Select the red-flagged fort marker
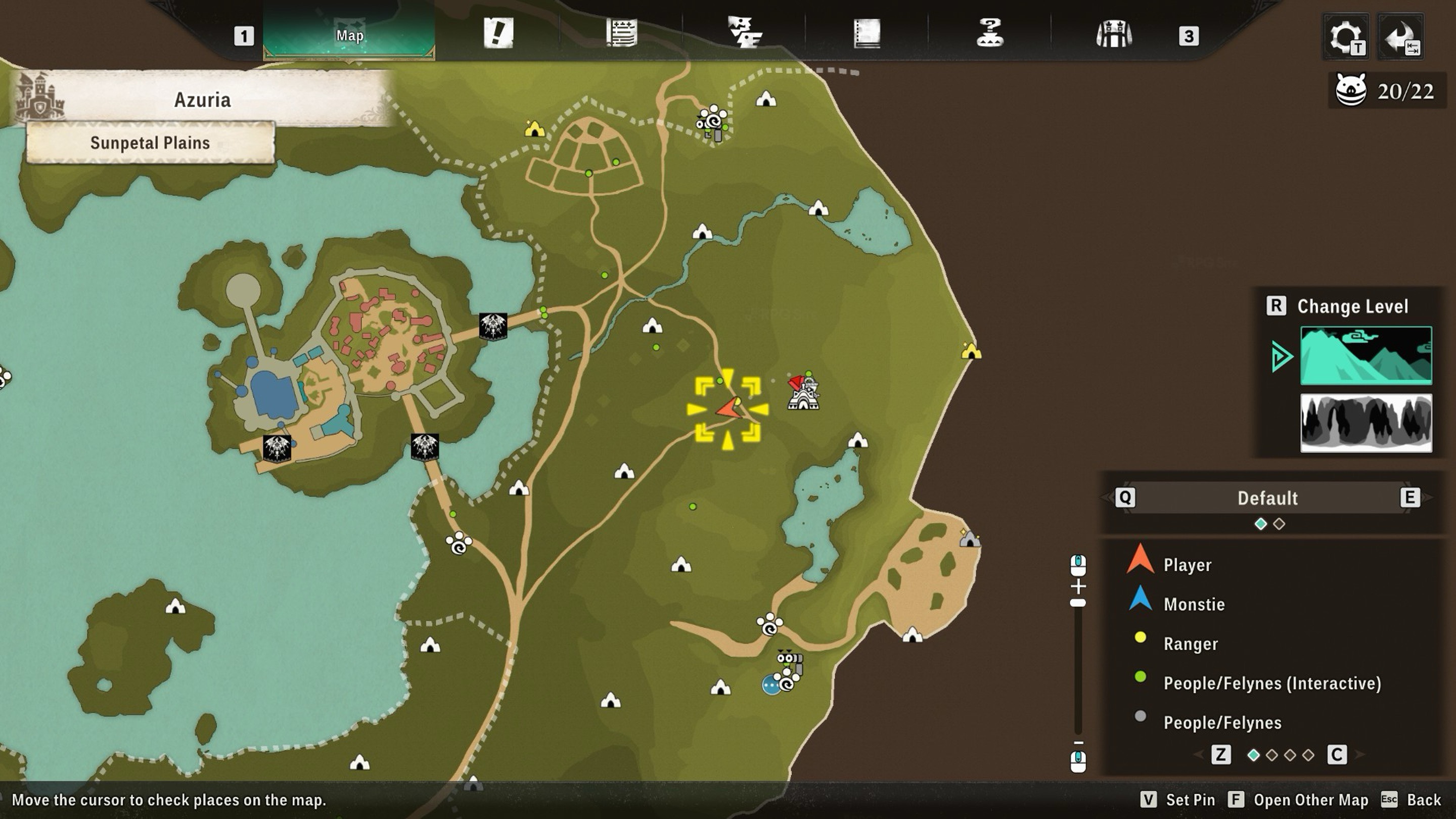Screen dimensions: 1456x819 coord(803,392)
